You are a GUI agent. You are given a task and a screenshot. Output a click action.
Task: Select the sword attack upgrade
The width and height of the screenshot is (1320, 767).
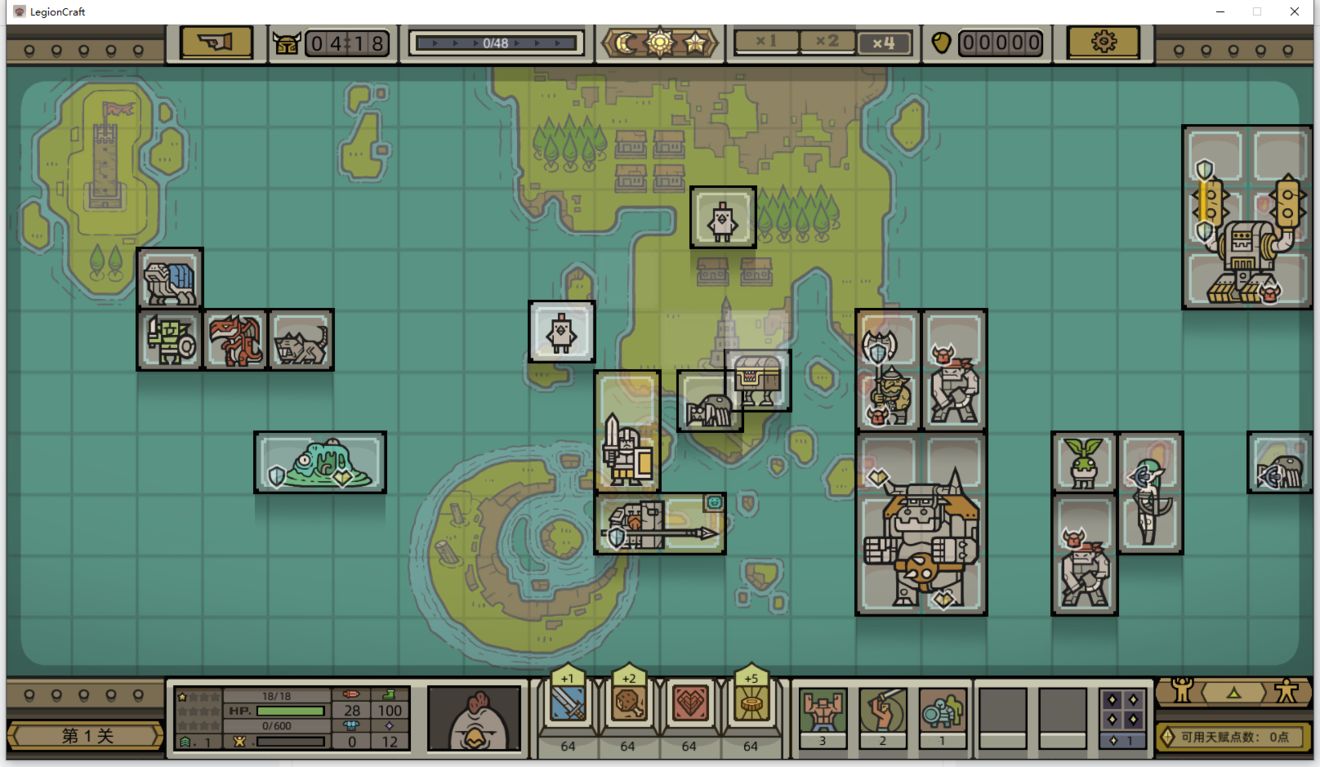tap(567, 705)
